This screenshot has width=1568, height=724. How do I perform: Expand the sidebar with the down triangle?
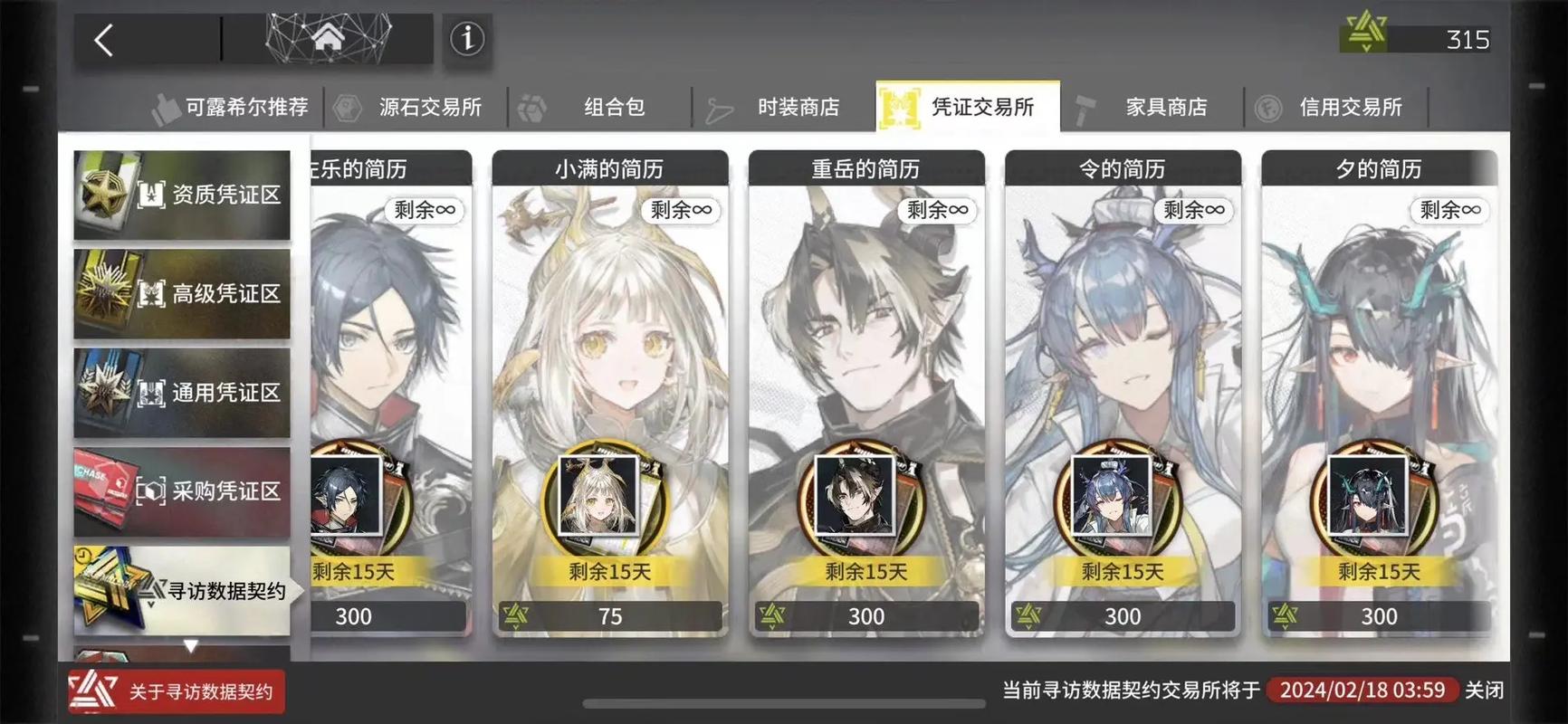click(191, 644)
